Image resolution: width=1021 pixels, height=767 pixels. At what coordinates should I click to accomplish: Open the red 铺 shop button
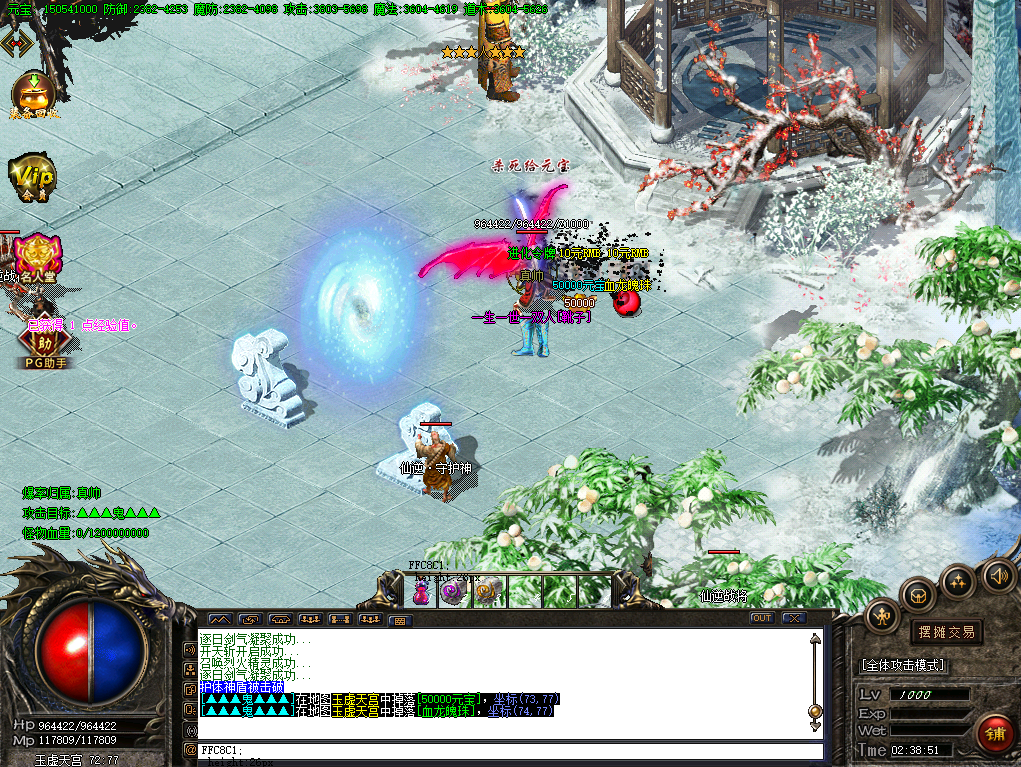pyautogui.click(x=994, y=734)
